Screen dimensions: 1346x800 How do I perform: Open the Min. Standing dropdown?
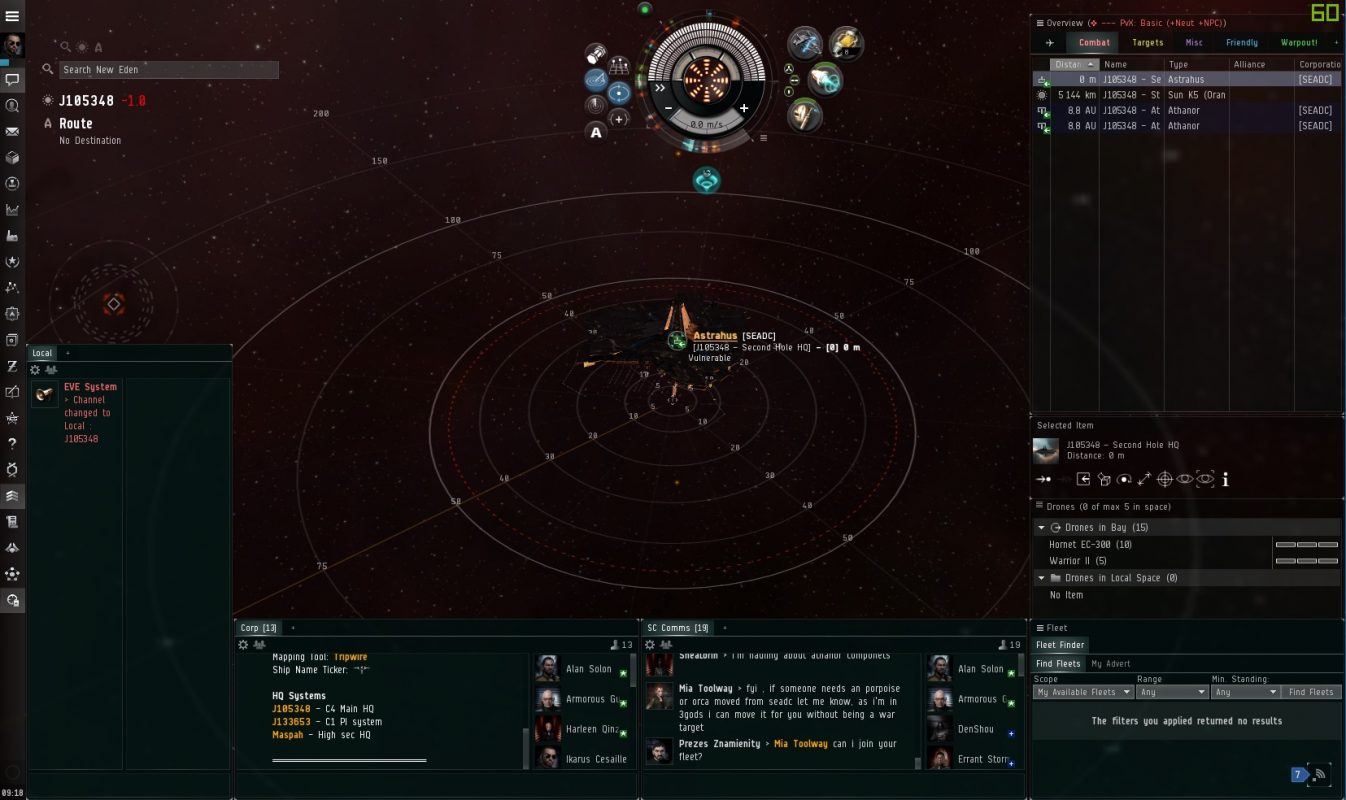coord(1244,692)
